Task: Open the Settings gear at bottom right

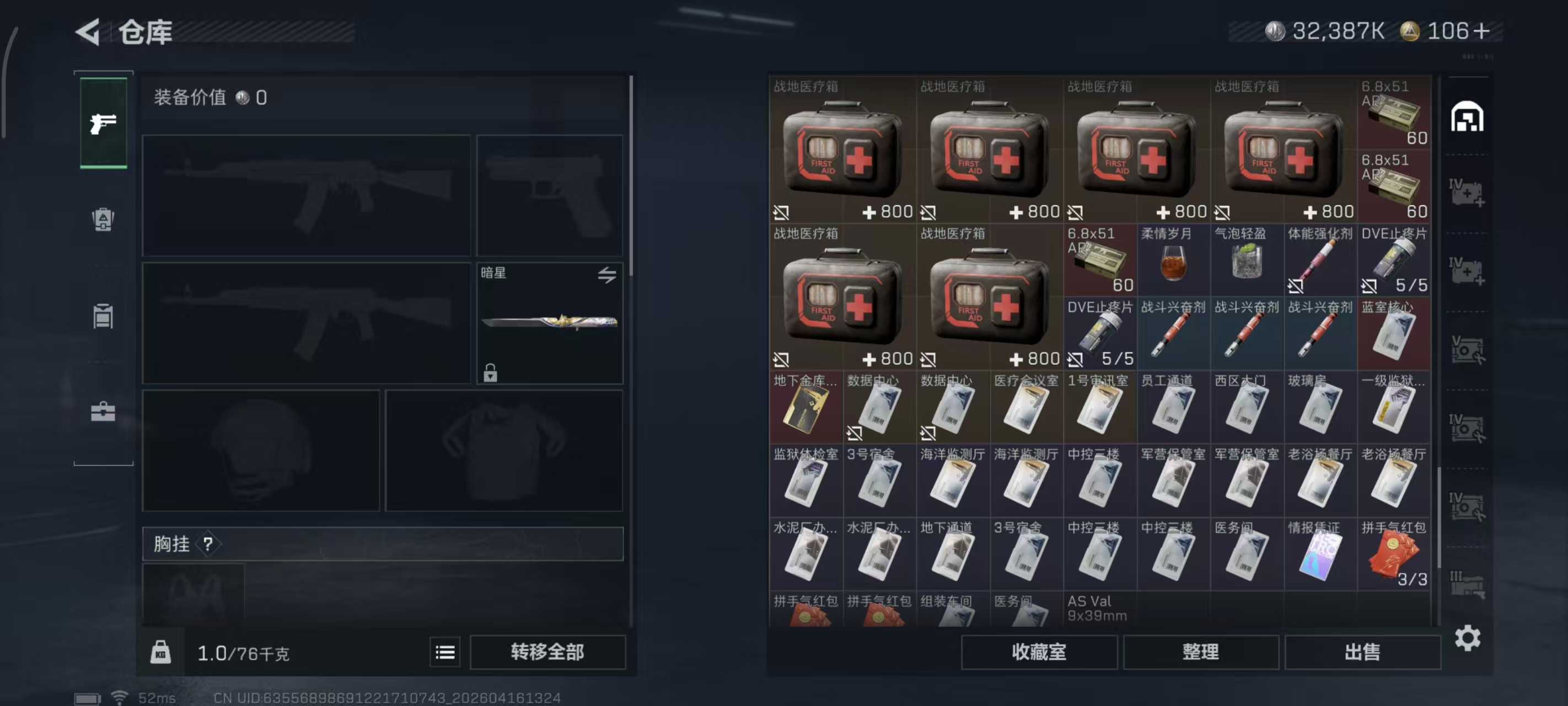Action: pyautogui.click(x=1468, y=638)
